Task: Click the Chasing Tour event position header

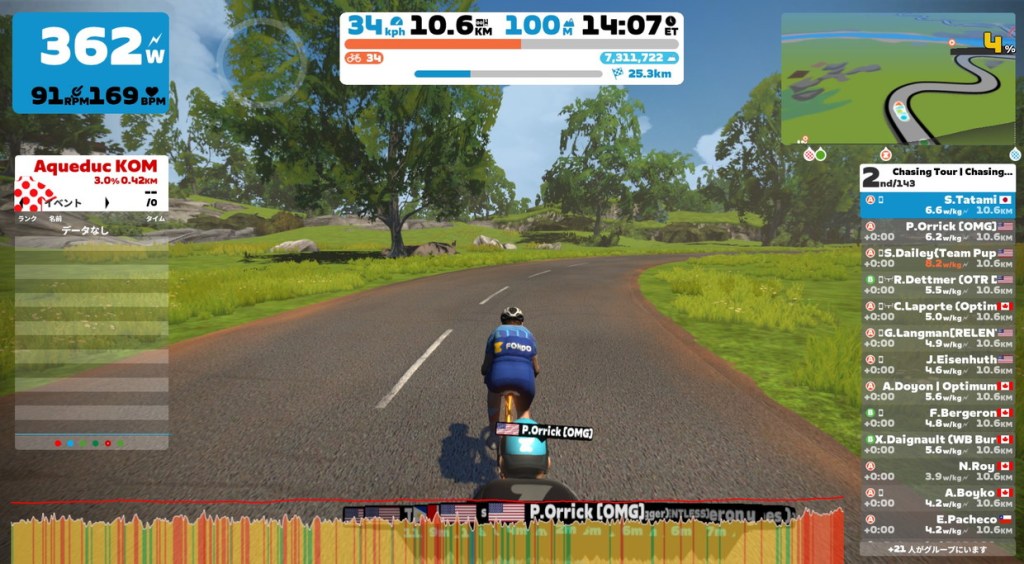Action: tap(937, 177)
